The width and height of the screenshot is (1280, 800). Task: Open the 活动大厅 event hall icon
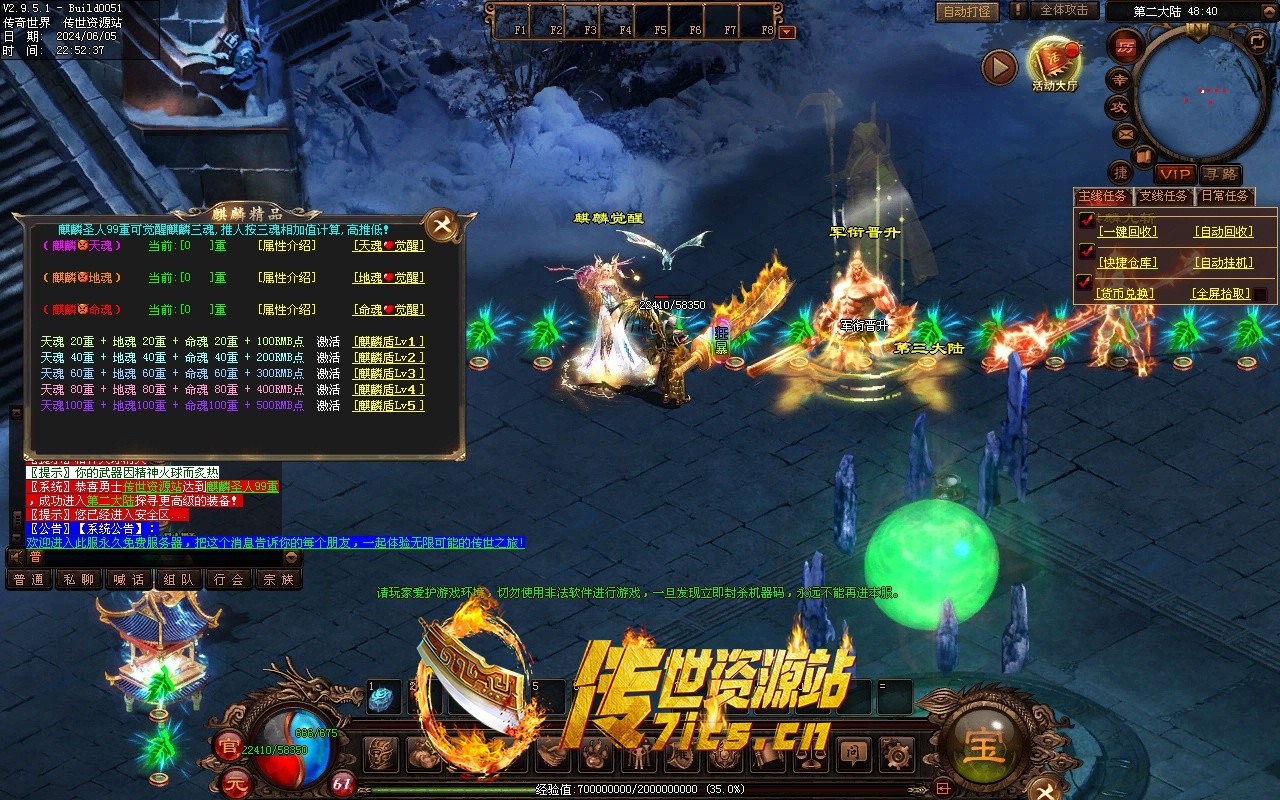(1054, 62)
